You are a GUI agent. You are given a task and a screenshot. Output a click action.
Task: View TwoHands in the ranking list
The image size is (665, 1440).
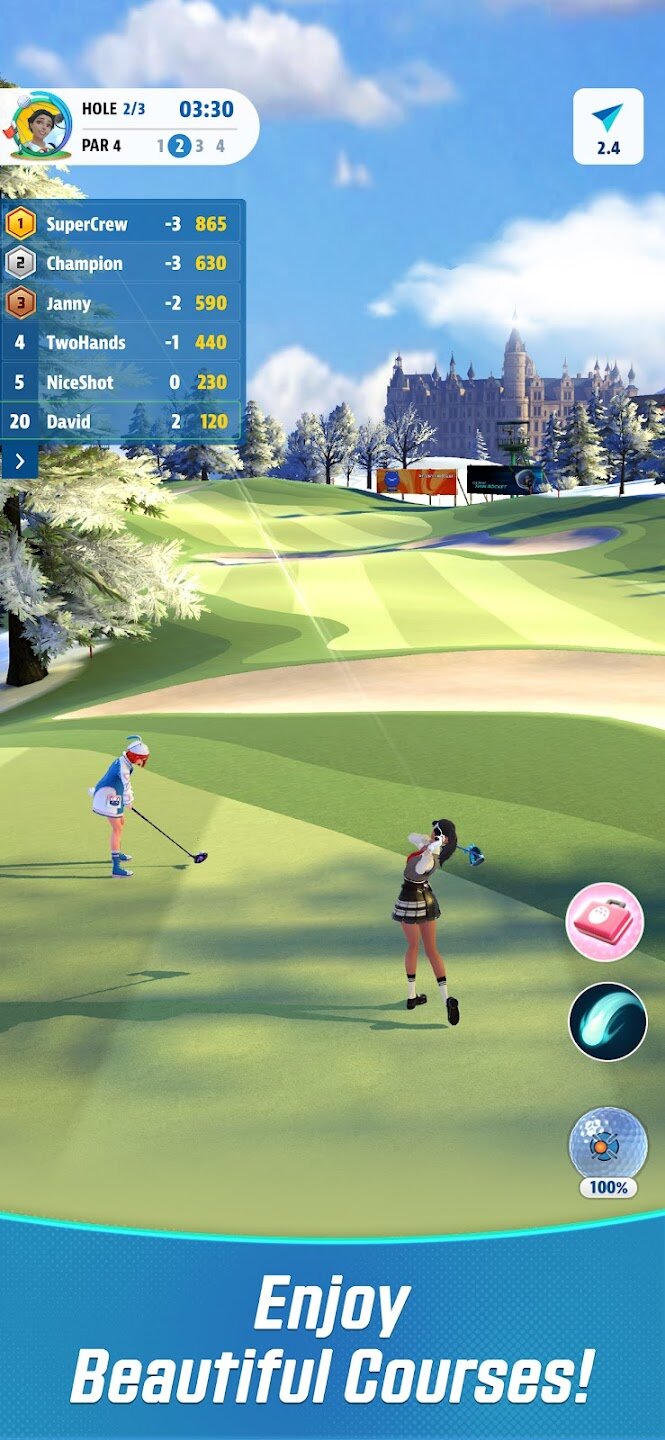(122, 342)
